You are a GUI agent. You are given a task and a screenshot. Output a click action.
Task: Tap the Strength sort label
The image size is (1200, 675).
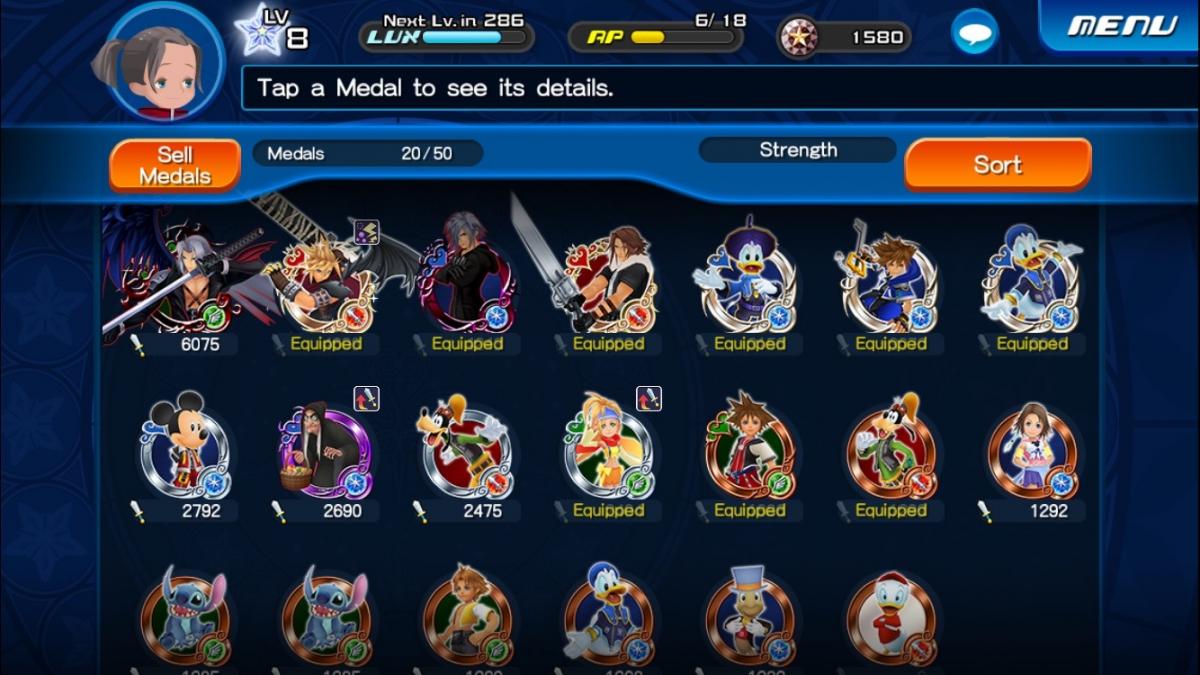(x=797, y=150)
